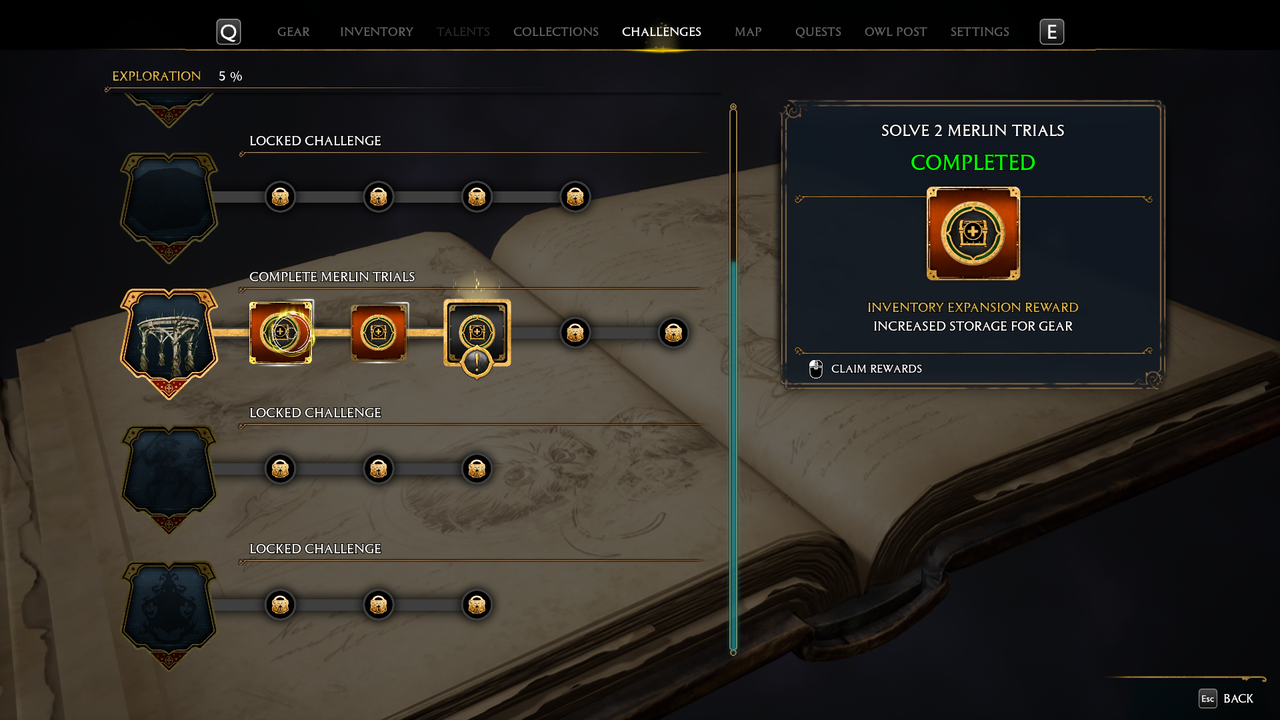This screenshot has height=720, width=1280.
Task: Go to the OWL POST section
Action: (x=895, y=31)
